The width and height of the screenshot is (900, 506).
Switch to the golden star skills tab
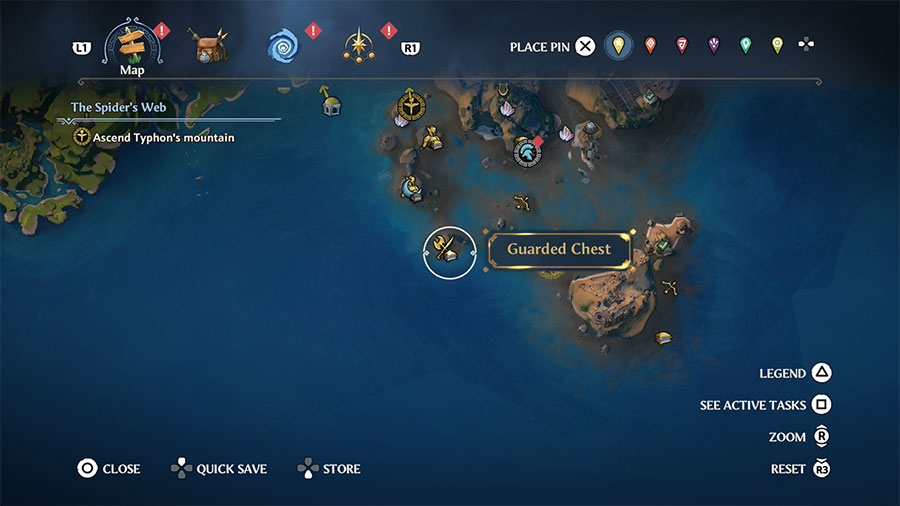click(358, 46)
